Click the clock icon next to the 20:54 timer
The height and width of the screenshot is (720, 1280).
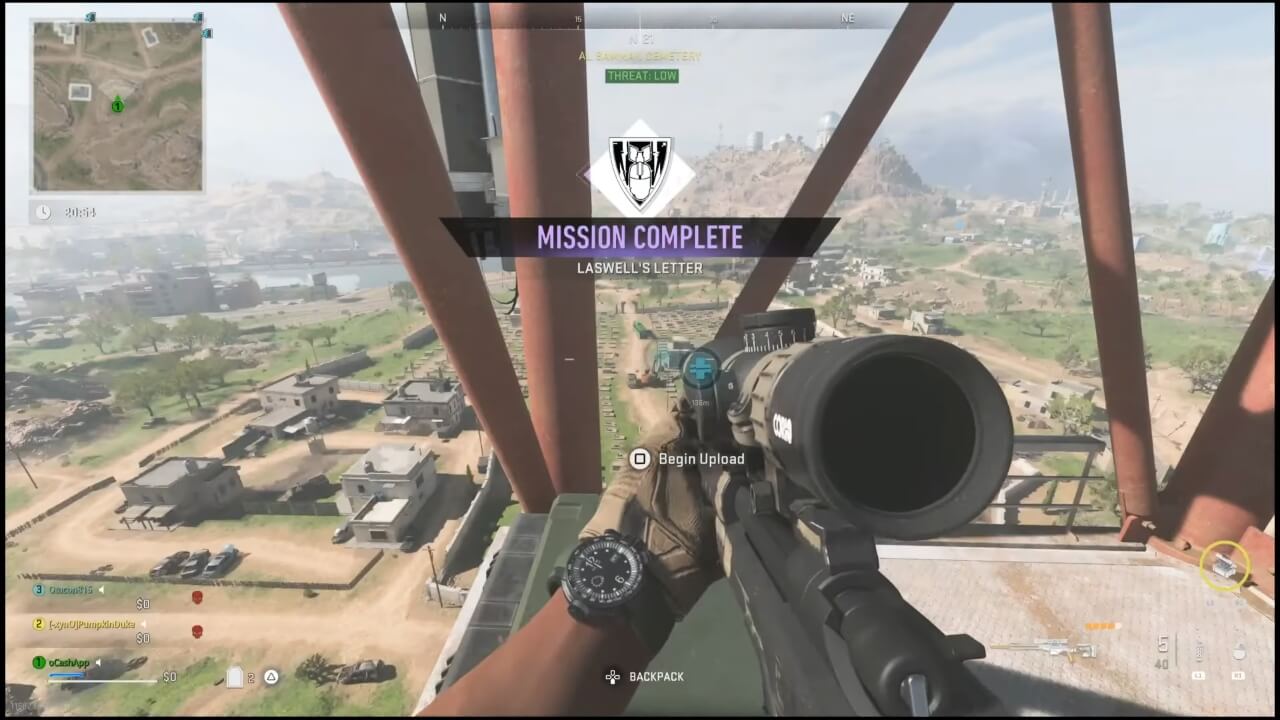click(42, 212)
